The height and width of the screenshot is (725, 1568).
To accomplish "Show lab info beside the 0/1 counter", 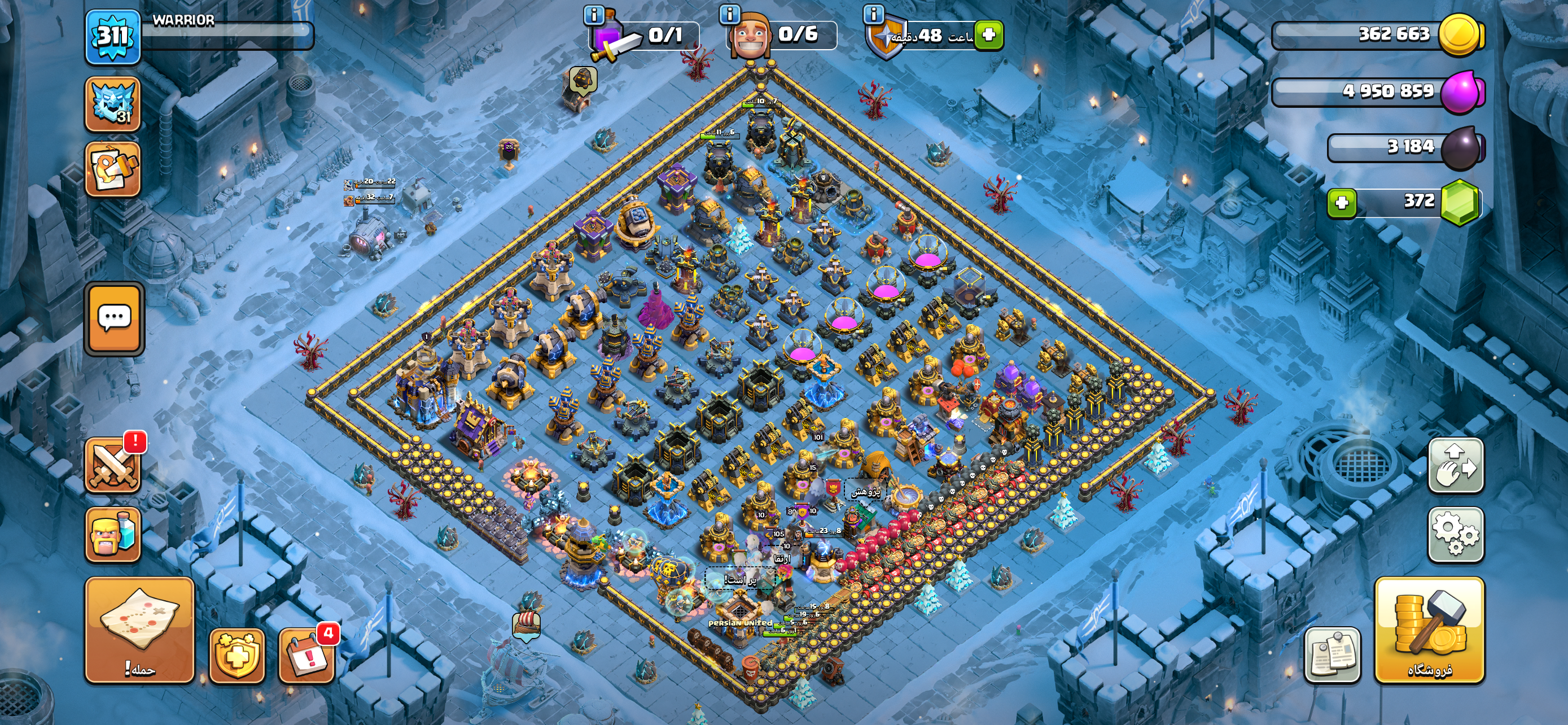I will point(594,14).
